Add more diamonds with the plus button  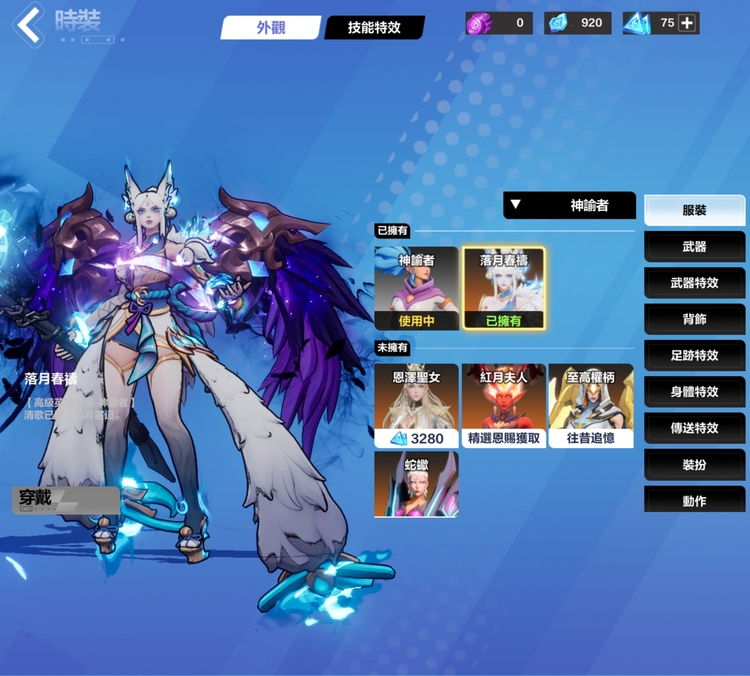(x=687, y=22)
